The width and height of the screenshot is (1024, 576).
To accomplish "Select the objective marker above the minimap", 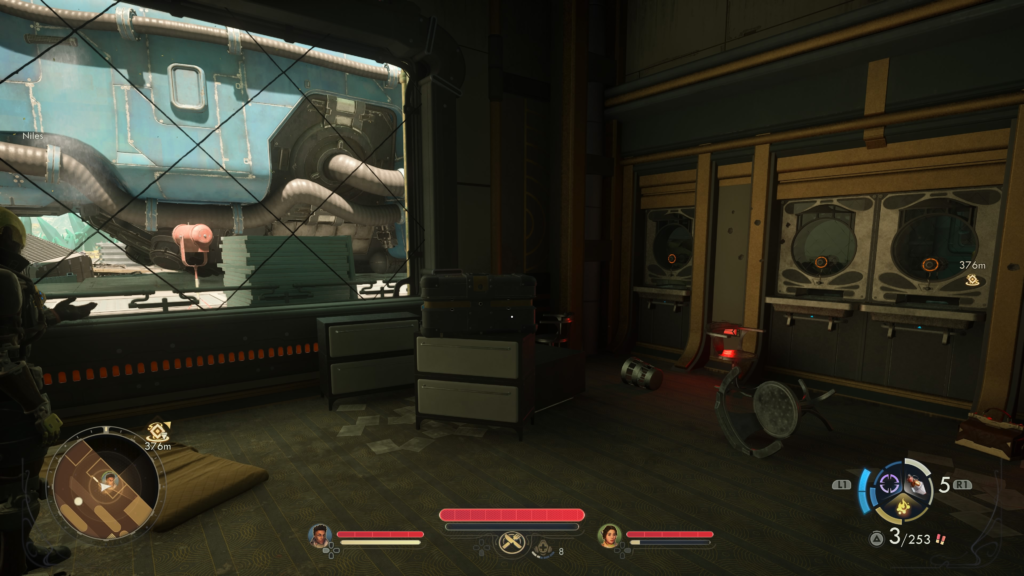I will pyautogui.click(x=156, y=432).
